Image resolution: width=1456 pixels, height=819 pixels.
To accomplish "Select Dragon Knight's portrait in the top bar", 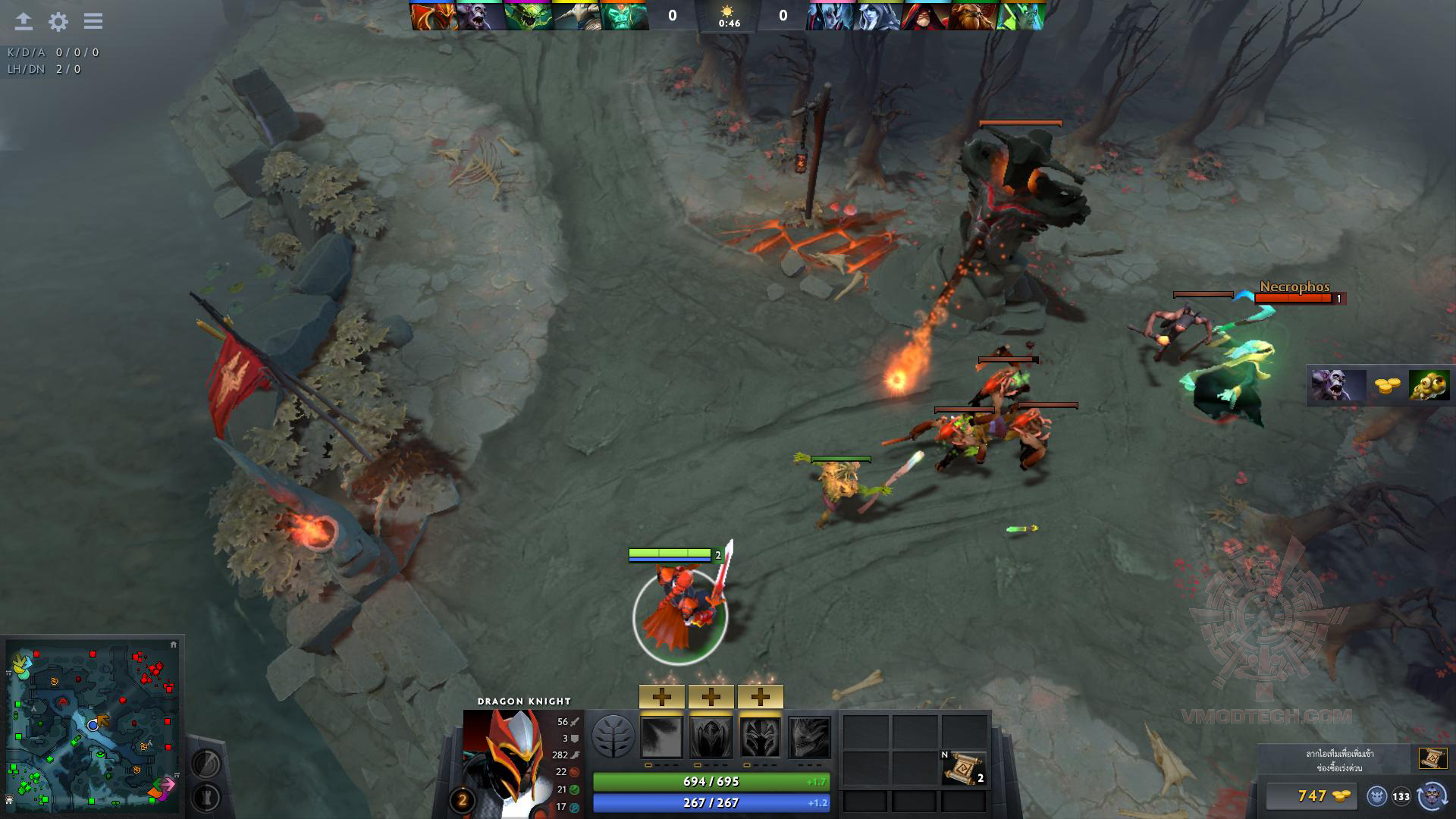I will point(435,16).
